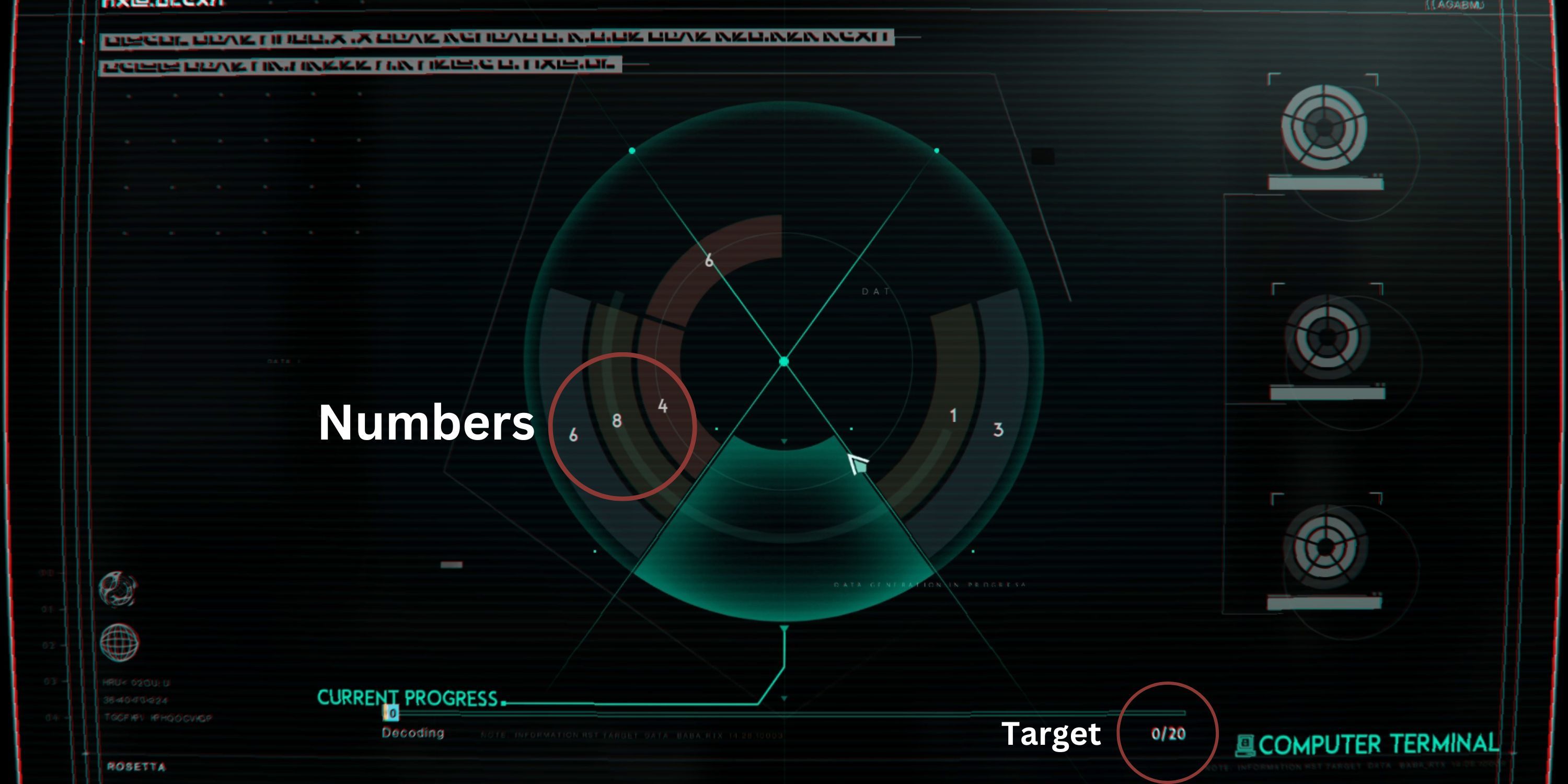Click the cursor arrow inside the dial
The height and width of the screenshot is (784, 1568).
tap(857, 463)
